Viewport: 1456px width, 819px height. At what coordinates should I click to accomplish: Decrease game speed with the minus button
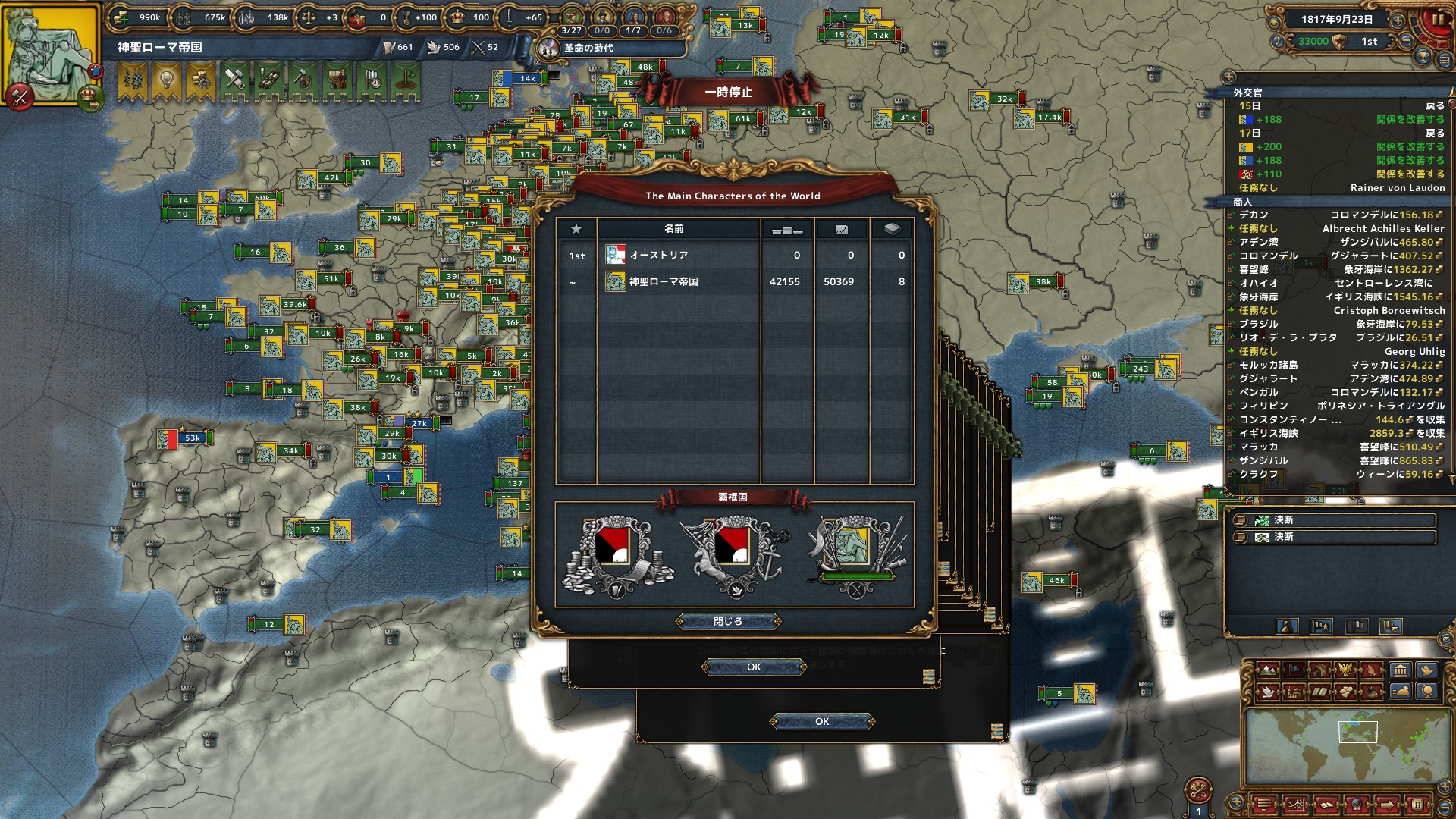coord(1405,42)
